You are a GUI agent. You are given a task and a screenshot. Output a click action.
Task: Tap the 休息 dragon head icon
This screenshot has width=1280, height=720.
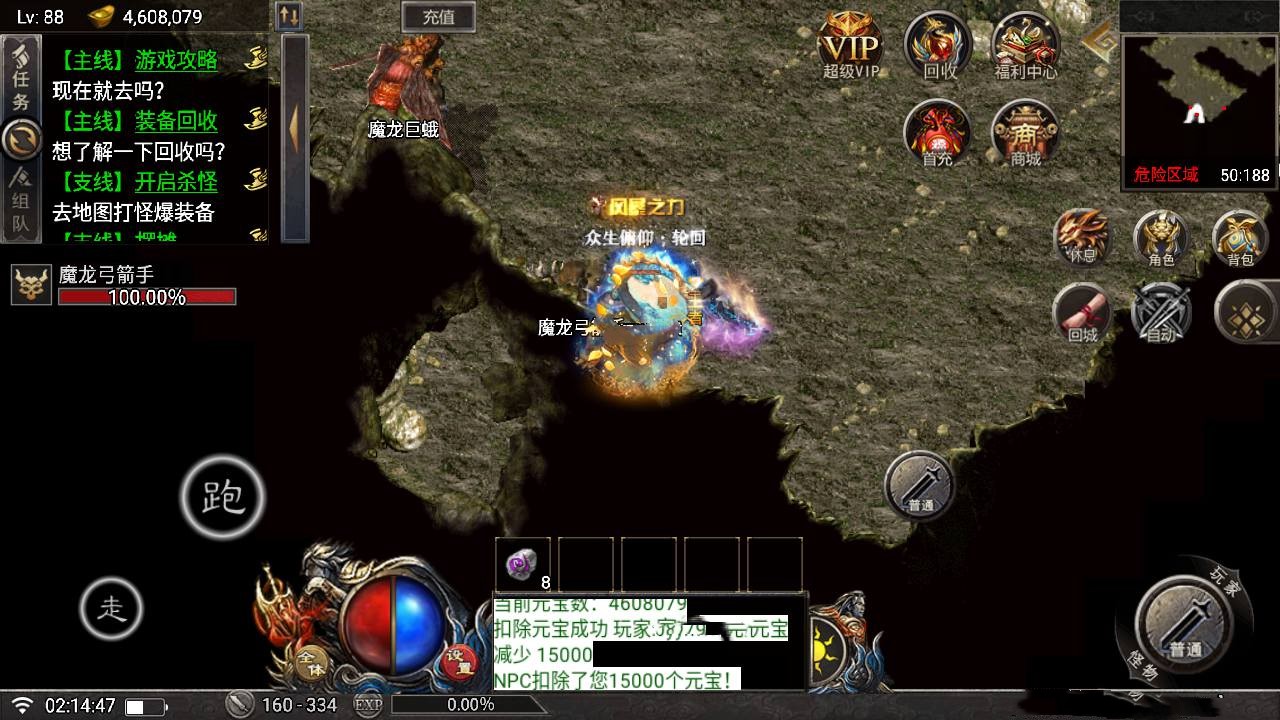coord(1082,236)
